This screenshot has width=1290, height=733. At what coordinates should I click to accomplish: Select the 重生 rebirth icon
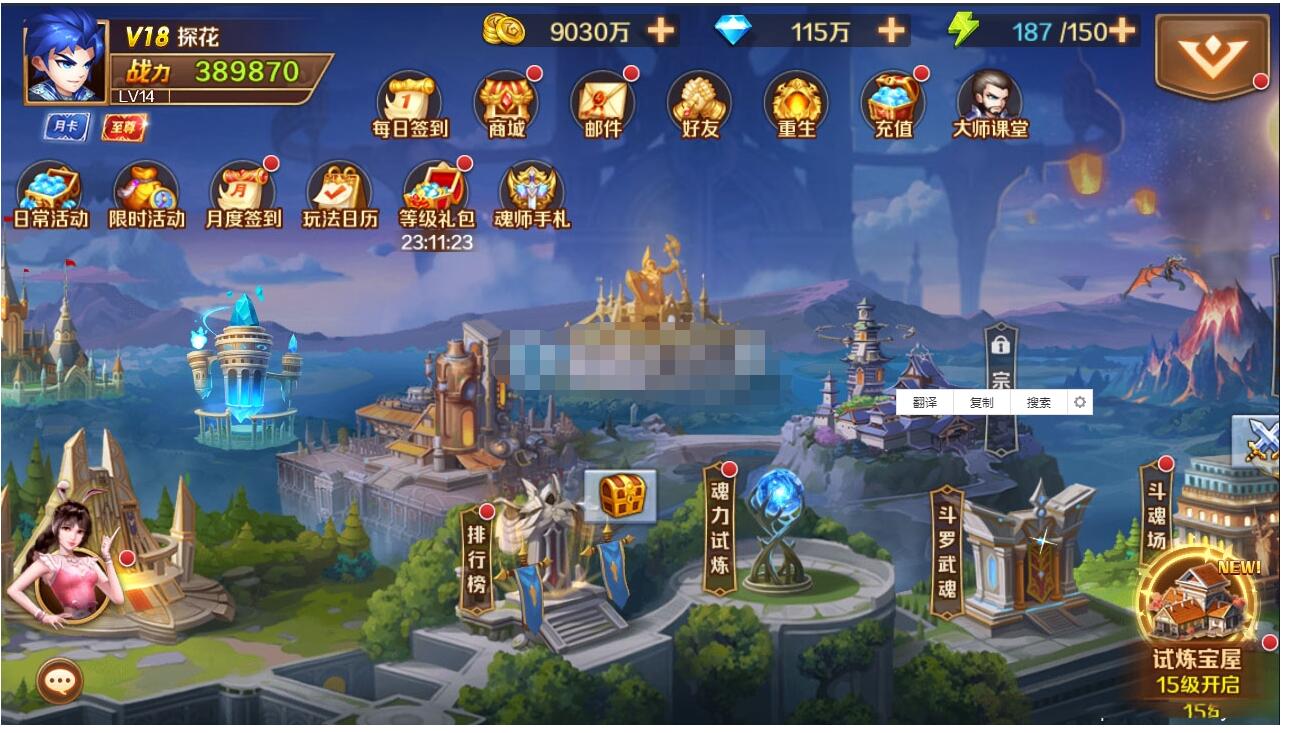(x=796, y=103)
